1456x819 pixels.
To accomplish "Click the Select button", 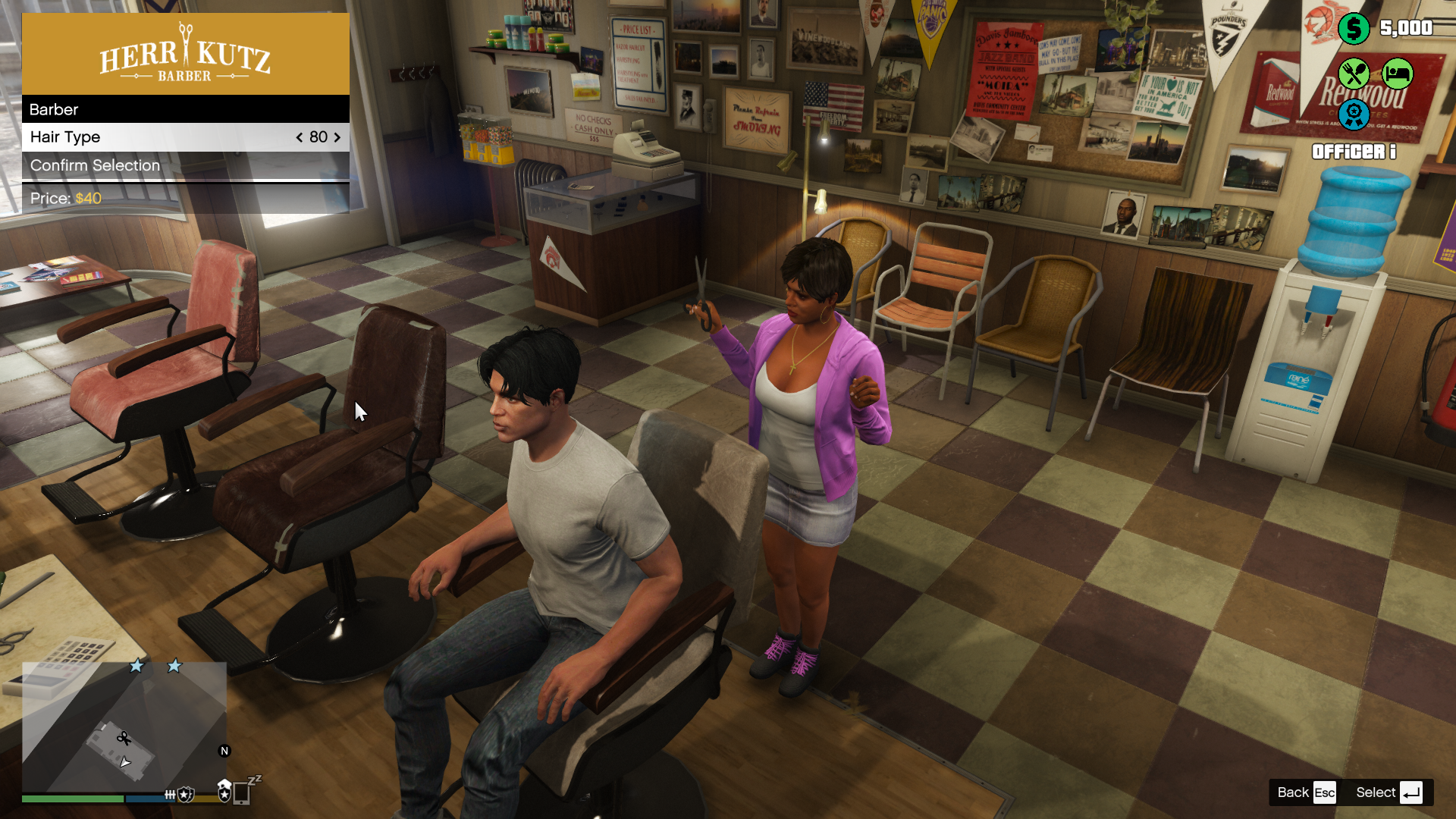I will 1389,792.
